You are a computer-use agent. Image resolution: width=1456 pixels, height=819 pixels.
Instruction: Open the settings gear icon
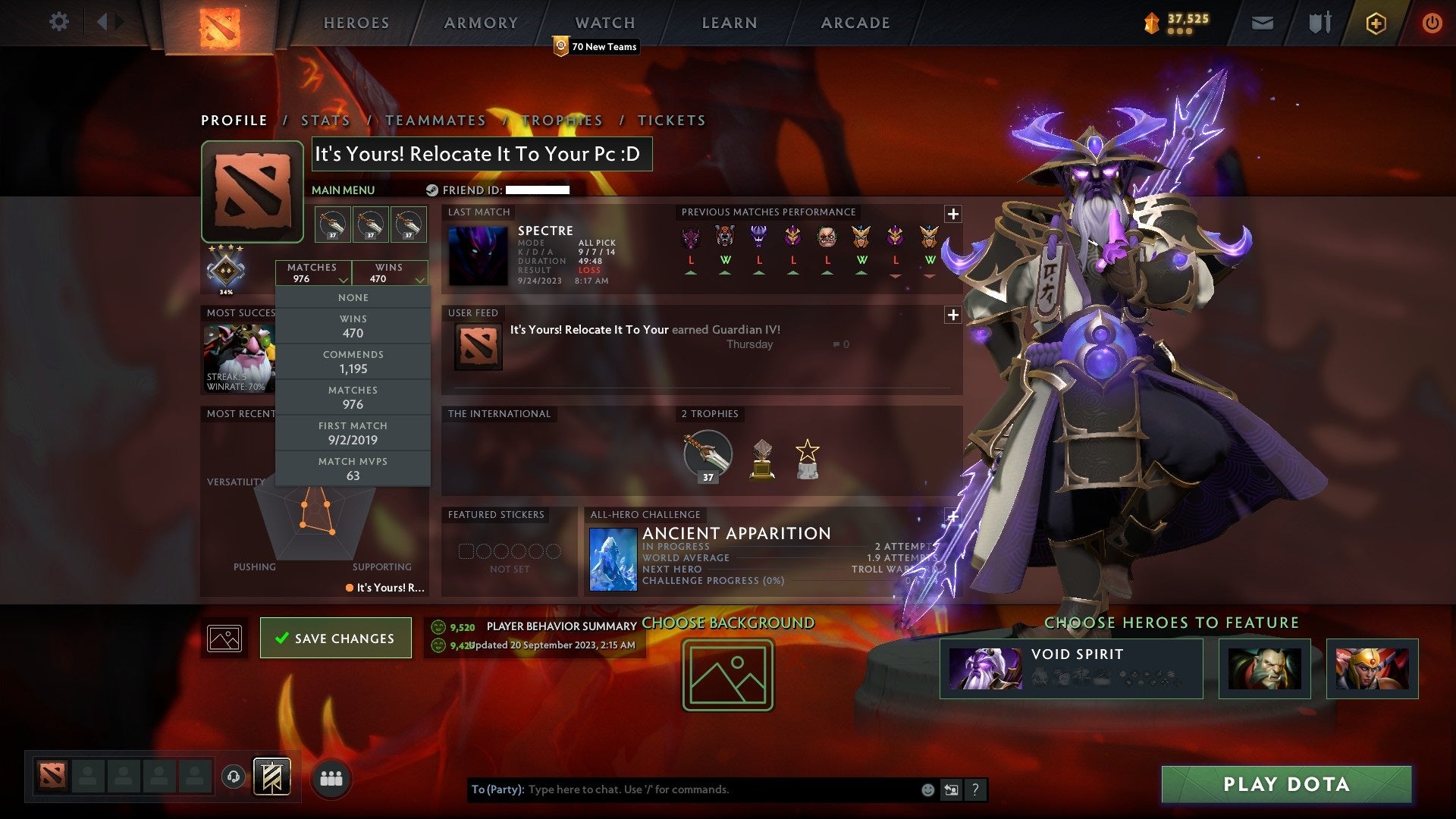58,22
